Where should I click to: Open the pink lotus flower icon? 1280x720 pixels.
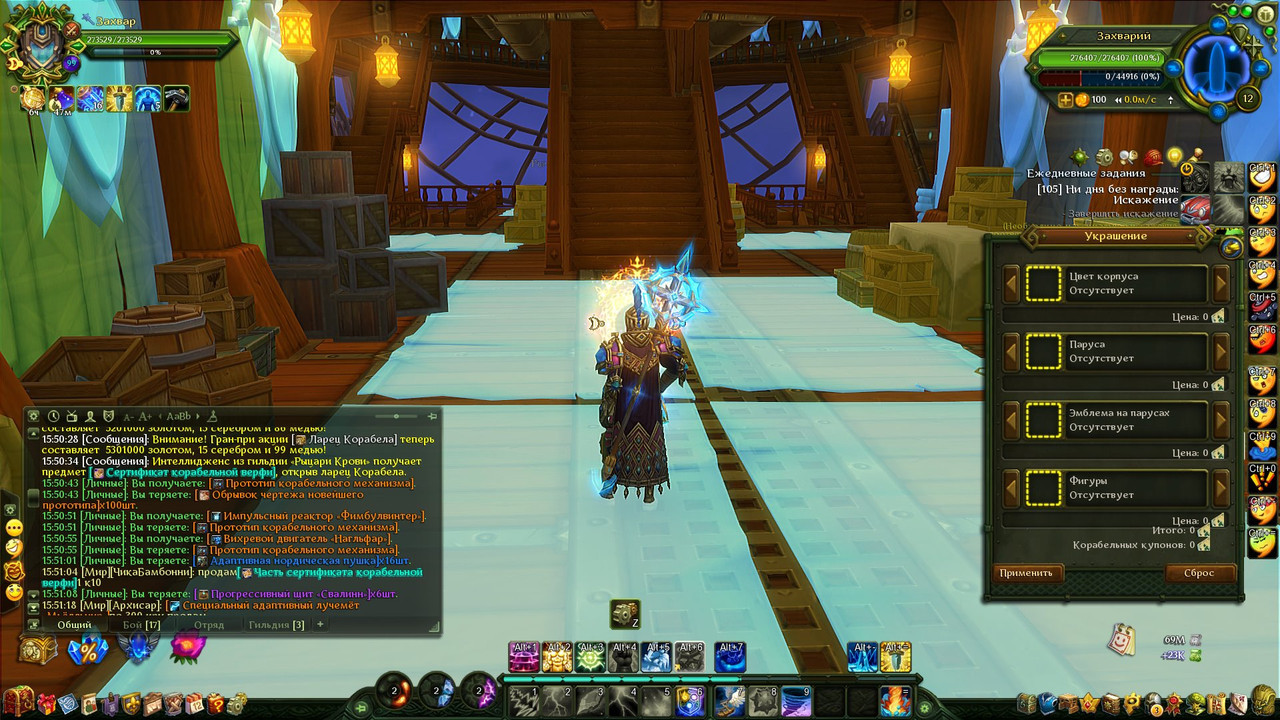187,647
